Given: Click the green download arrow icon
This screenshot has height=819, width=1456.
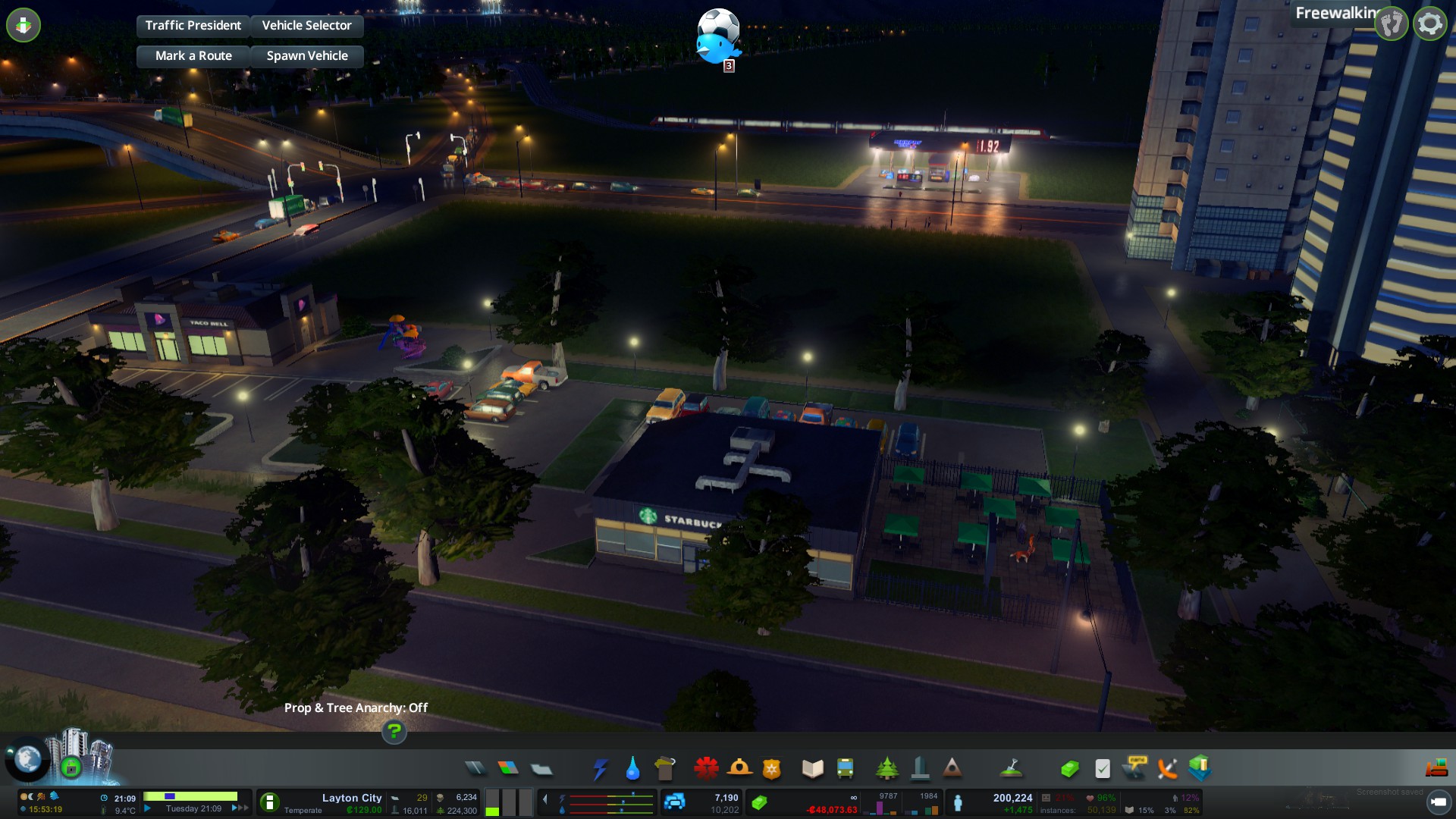Looking at the screenshot, I should click(24, 25).
